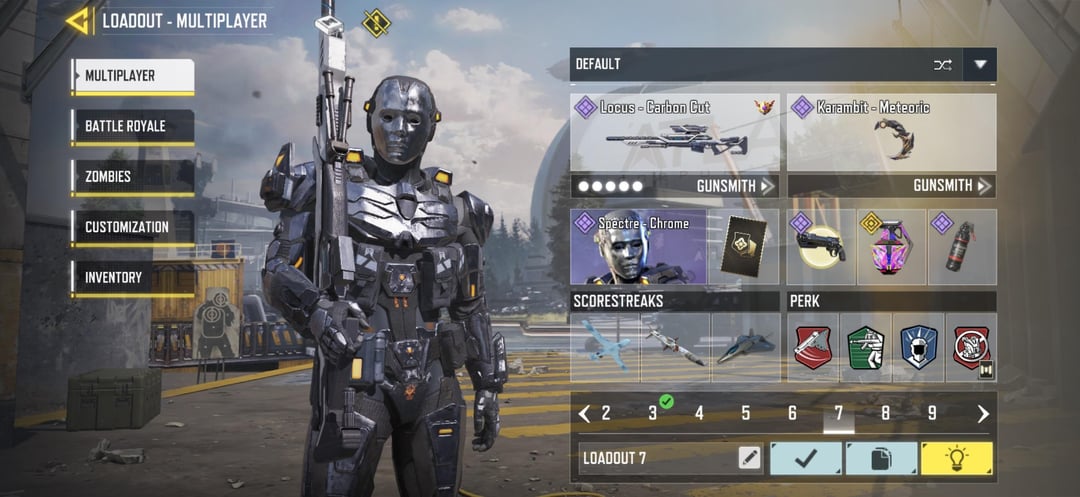Open the Customization menu
Screen dimensions: 1080x497
[x=132, y=227]
